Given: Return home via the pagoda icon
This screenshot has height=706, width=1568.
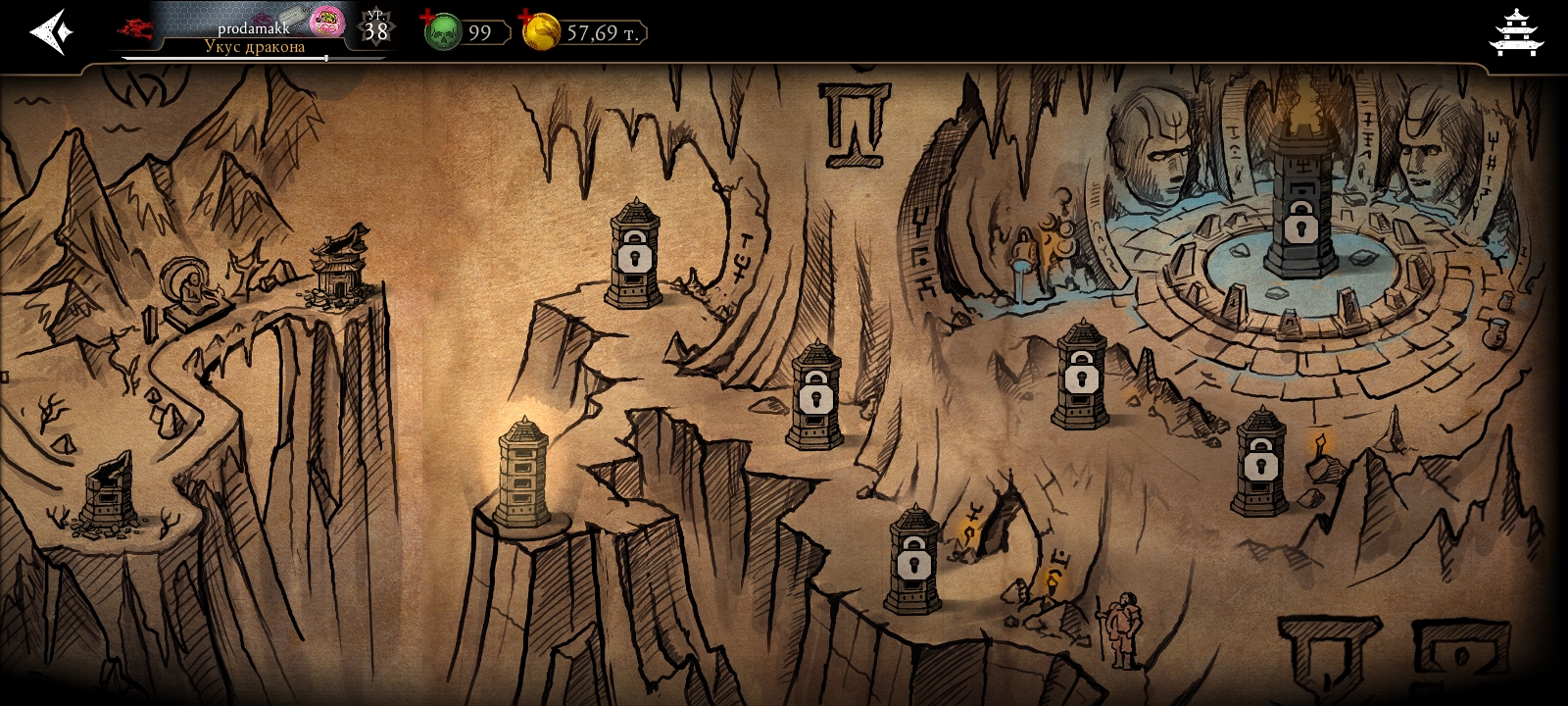Looking at the screenshot, I should click(1515, 32).
